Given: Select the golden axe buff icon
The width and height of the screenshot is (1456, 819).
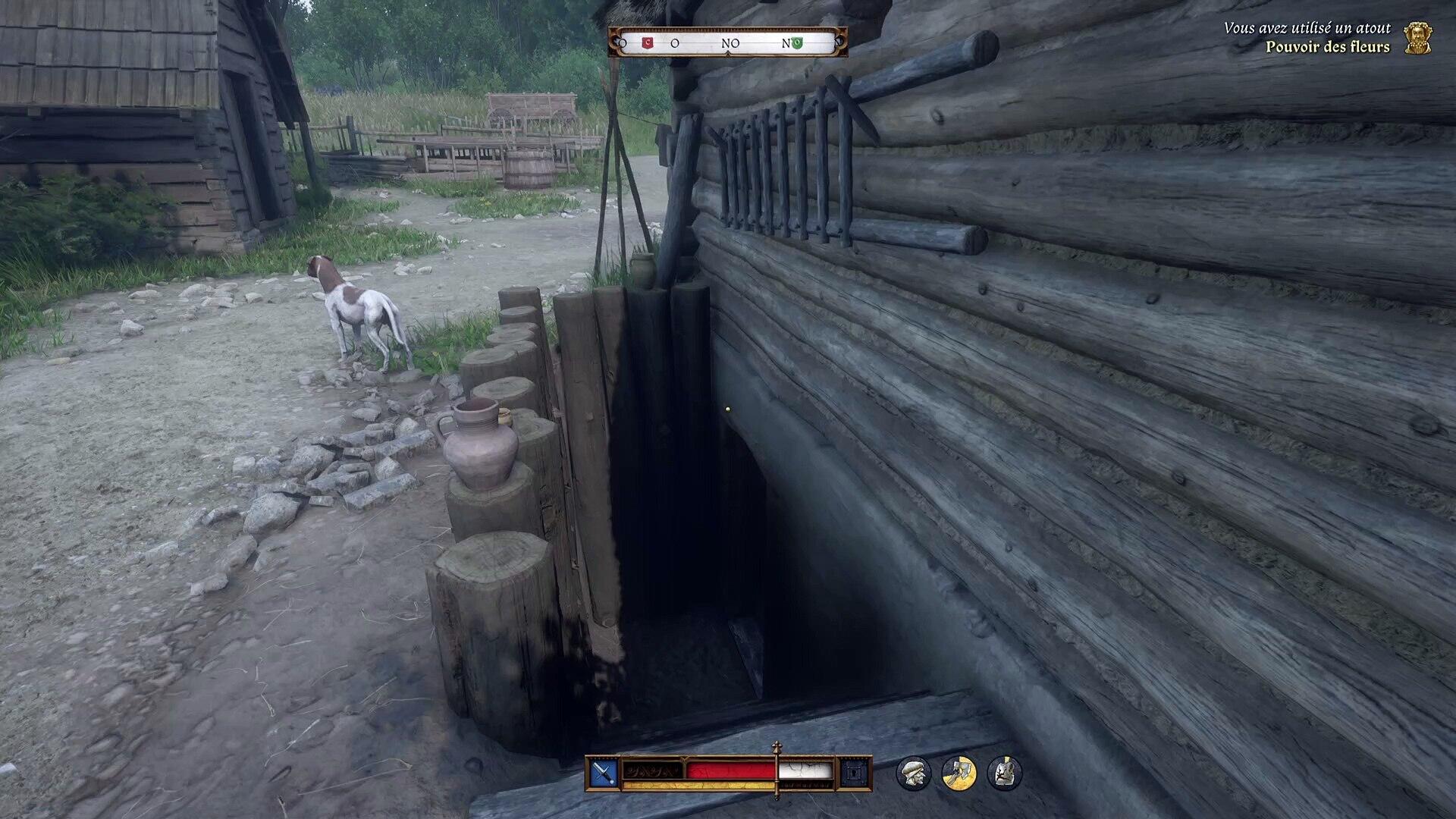Looking at the screenshot, I should click(x=959, y=773).
